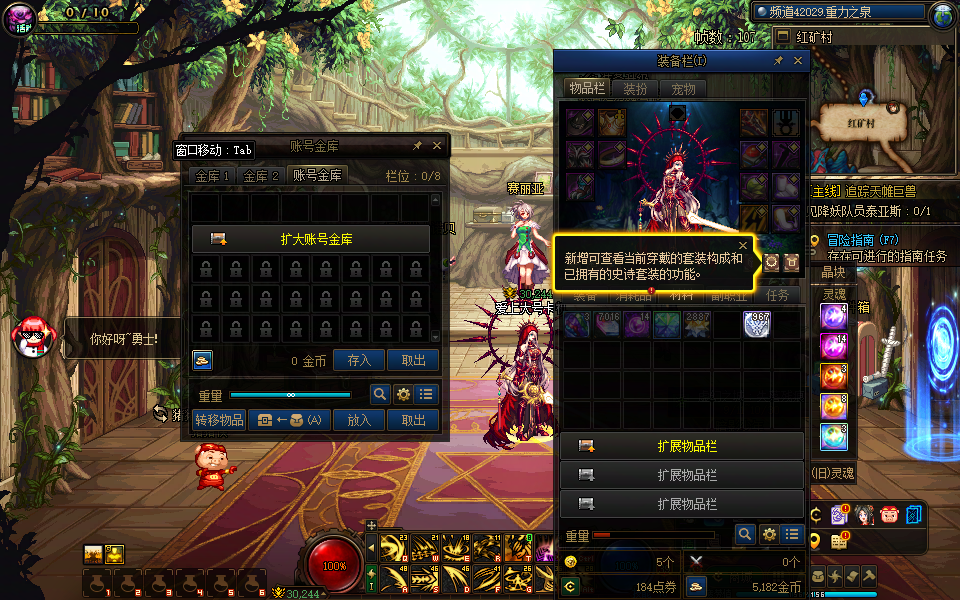
Task: Close the 账号金库 account vault window
Action: coord(437,146)
